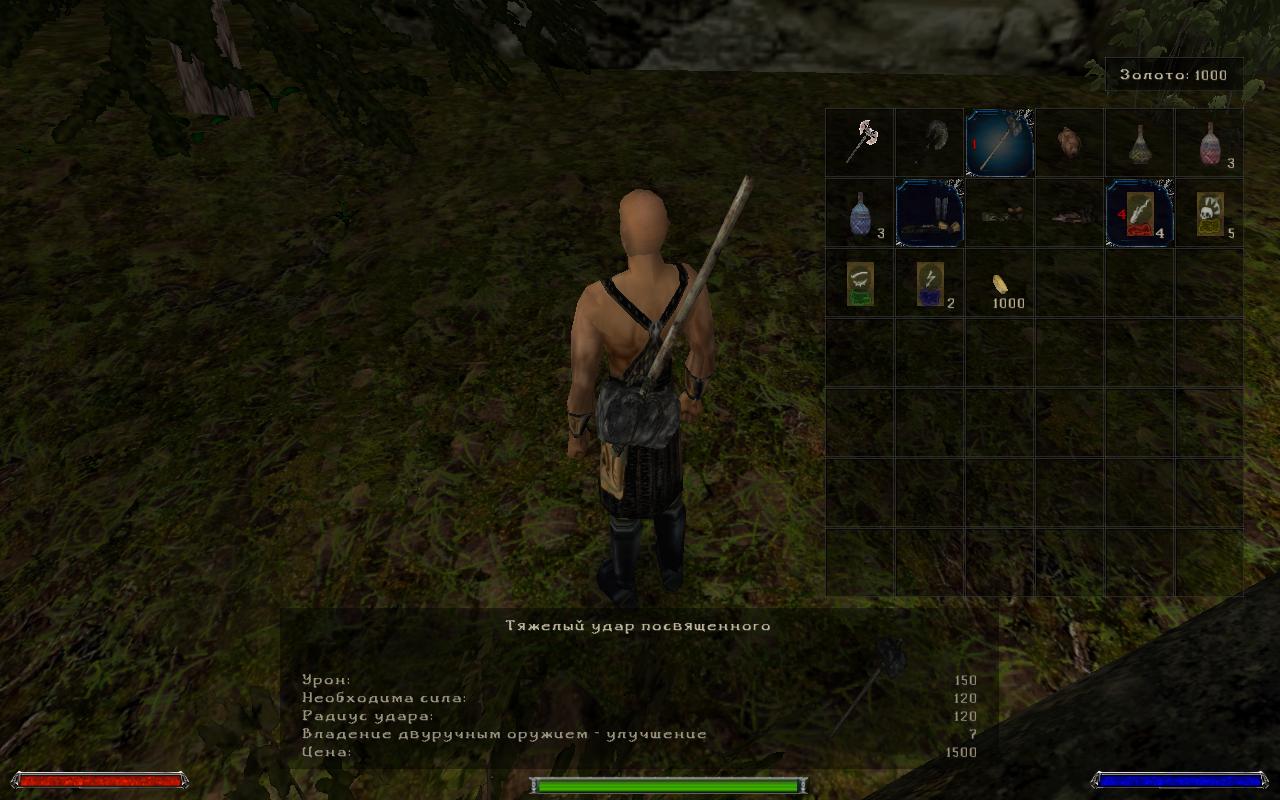The height and width of the screenshot is (800, 1280).
Task: Choose the equipped red spell scroll slot
Action: coord(1139,213)
